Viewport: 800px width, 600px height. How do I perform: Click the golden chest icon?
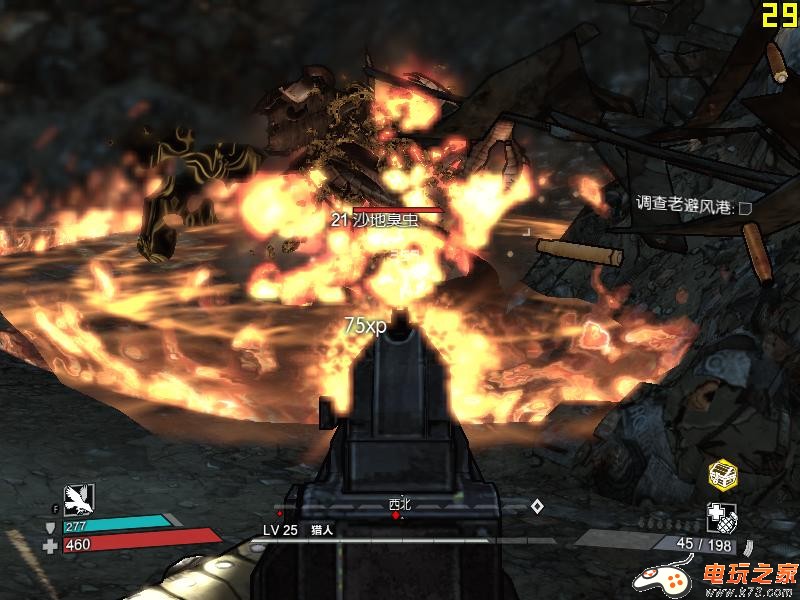point(722,474)
